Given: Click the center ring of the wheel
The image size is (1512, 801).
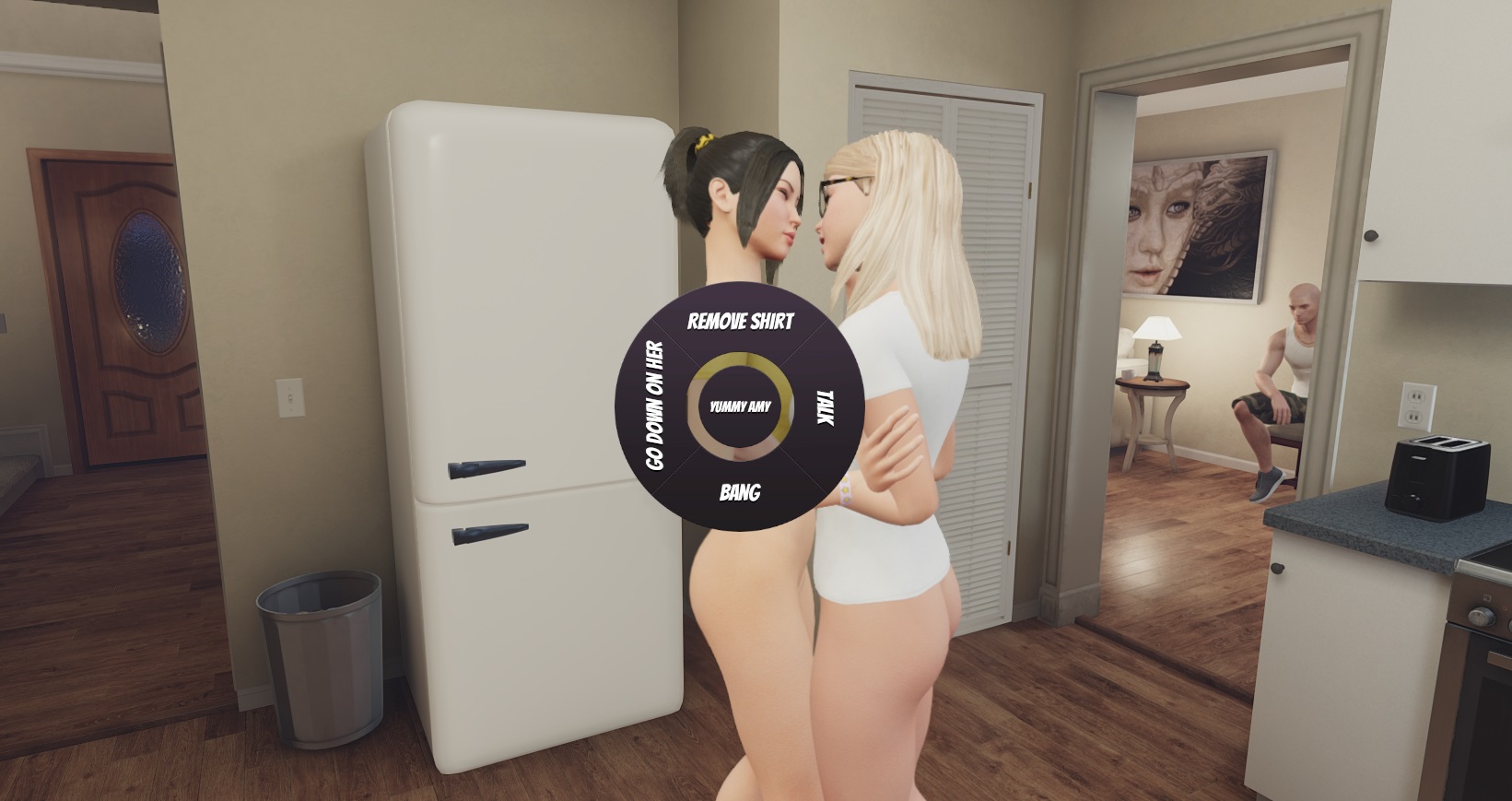Looking at the screenshot, I should [740, 406].
